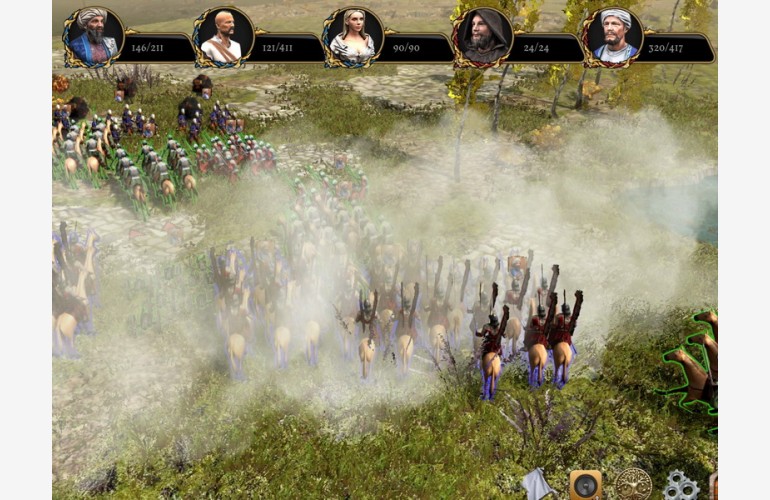Click the white flag surrender icon

coord(537,485)
